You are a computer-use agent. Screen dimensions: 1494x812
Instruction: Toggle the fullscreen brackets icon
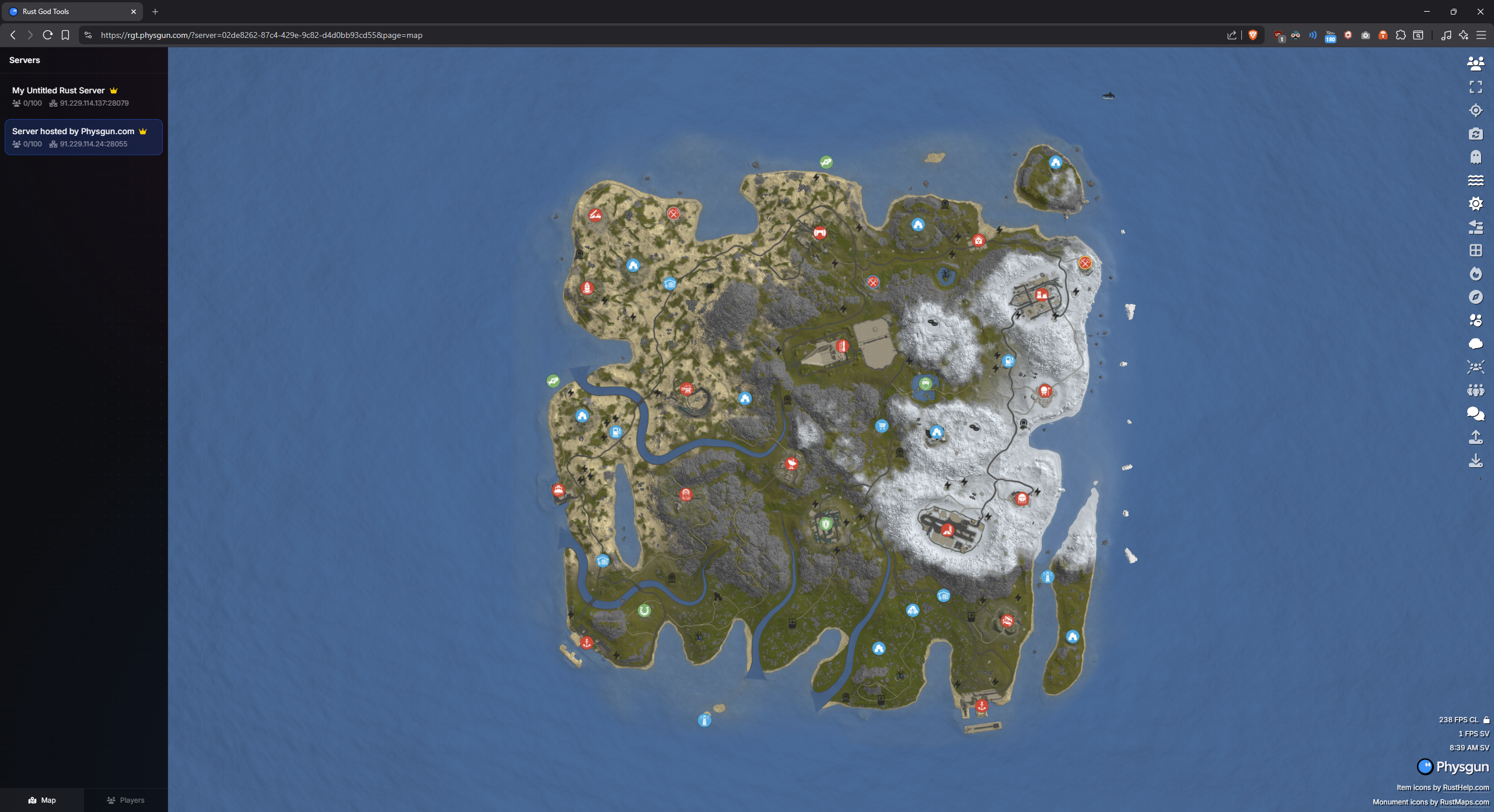pos(1475,87)
